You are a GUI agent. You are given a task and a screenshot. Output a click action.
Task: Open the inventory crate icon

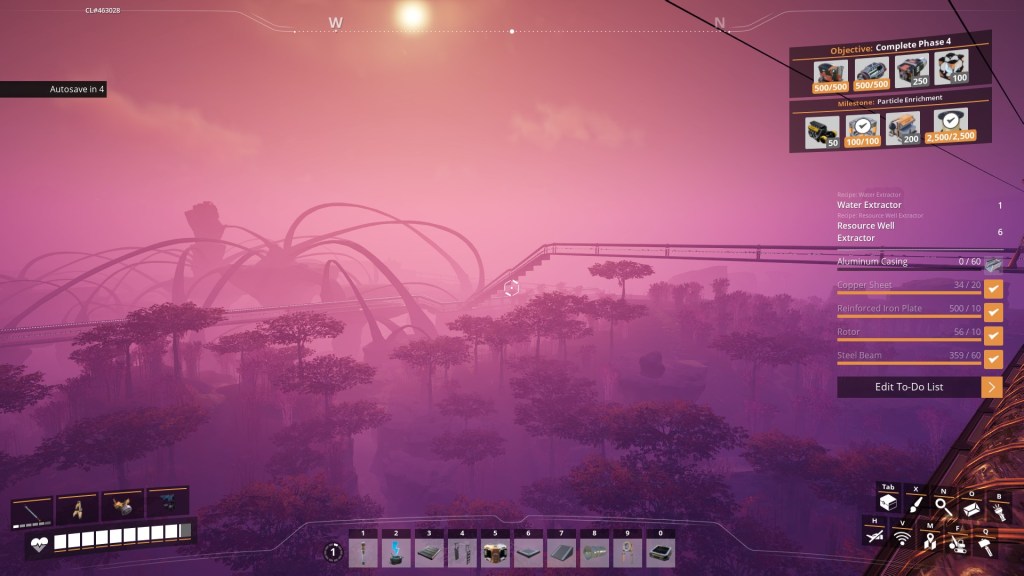[887, 503]
